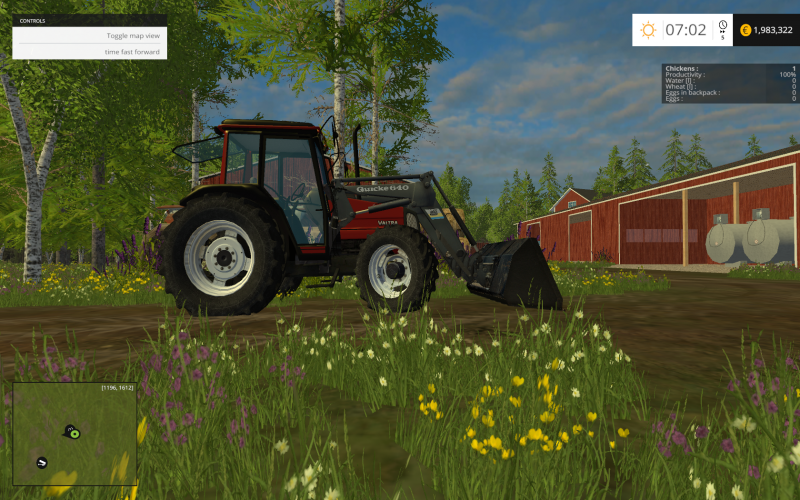
Task: Select the green vehicle marker on minimap
Action: point(74,433)
